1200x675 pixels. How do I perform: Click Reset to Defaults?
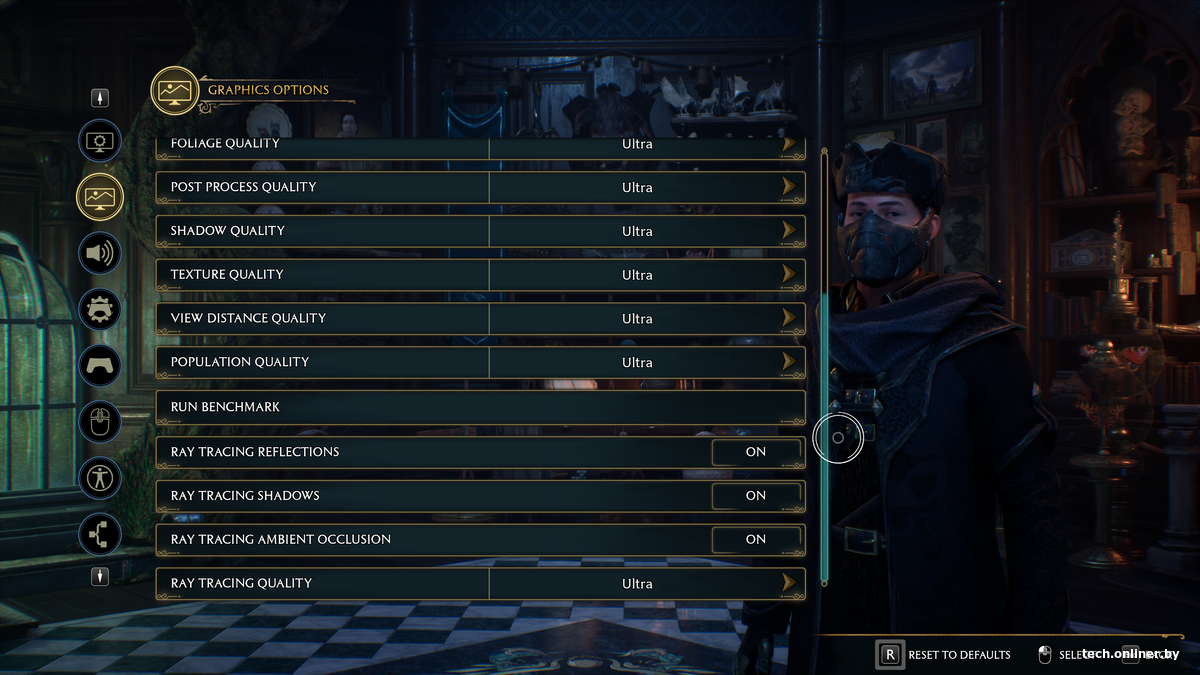coord(945,655)
